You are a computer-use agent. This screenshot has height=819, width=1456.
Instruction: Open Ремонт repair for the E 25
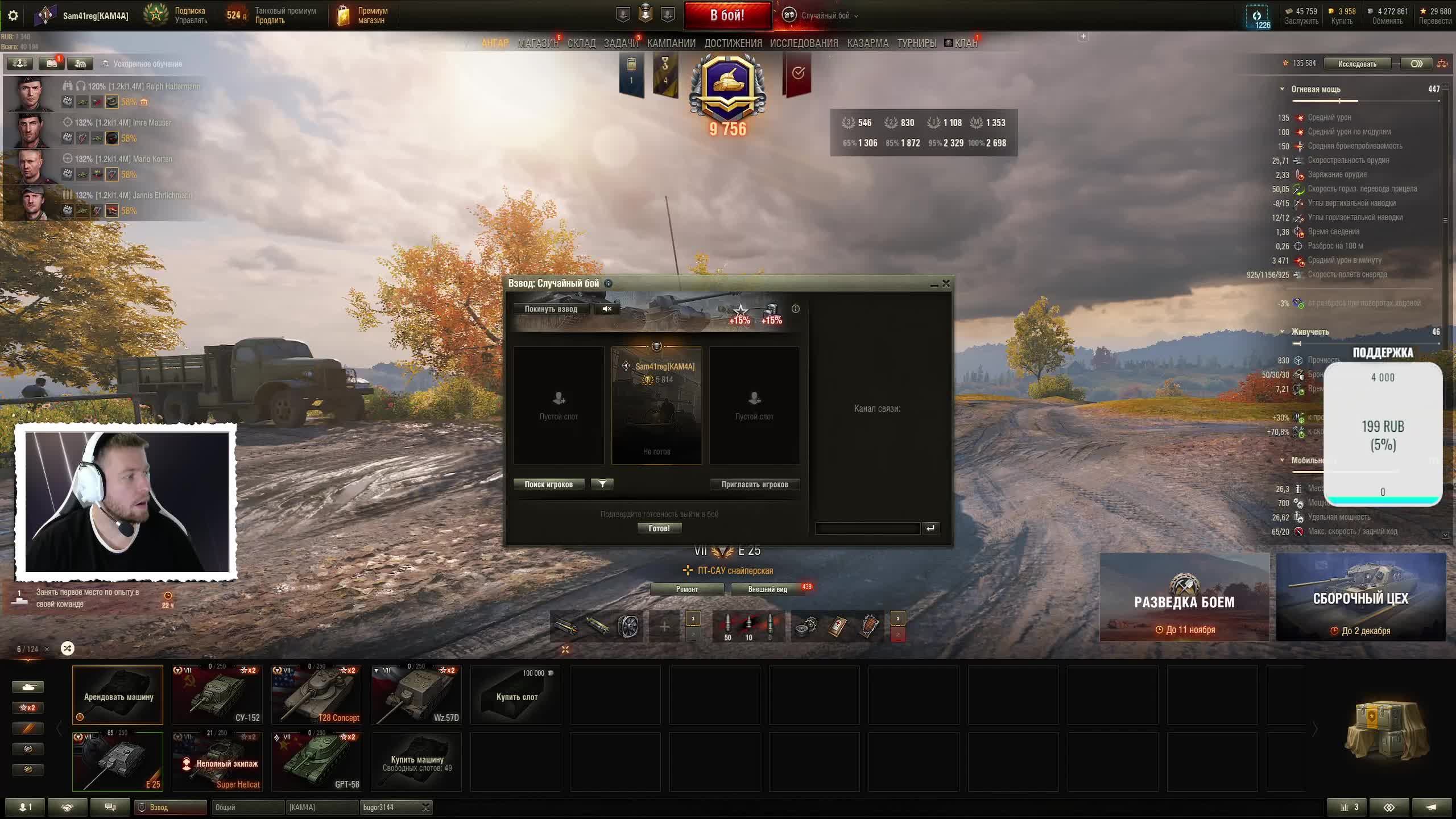click(686, 589)
